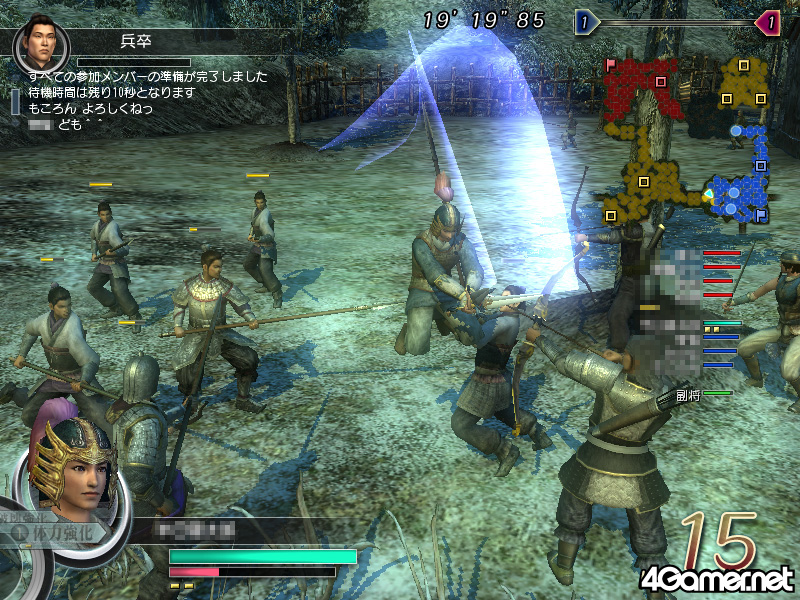Screen dimensions: 800x600
Task: Click the red flag on the minimap
Action: tap(611, 64)
